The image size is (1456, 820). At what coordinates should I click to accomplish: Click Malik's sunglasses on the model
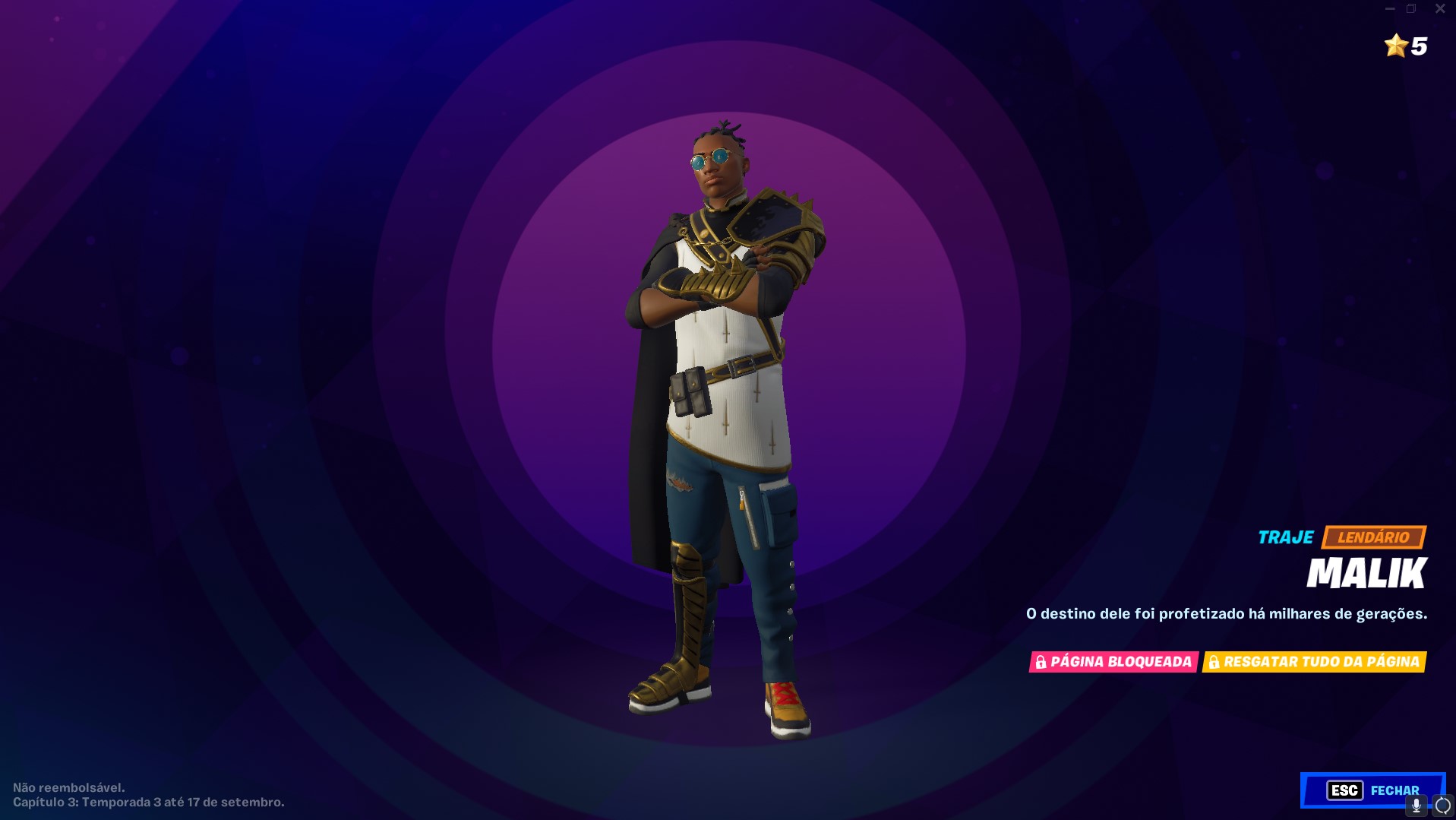tap(710, 158)
